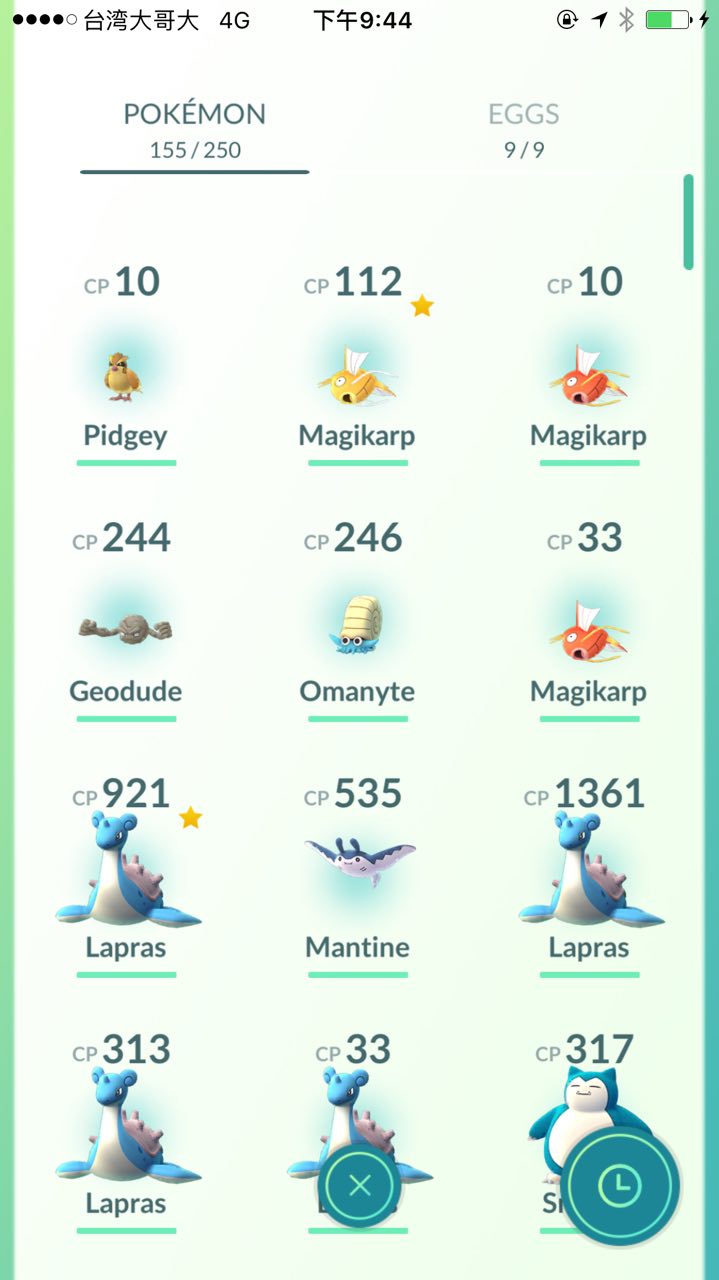719x1280 pixels.
Task: Close the Pokémon list with the X button
Action: (x=360, y=1186)
